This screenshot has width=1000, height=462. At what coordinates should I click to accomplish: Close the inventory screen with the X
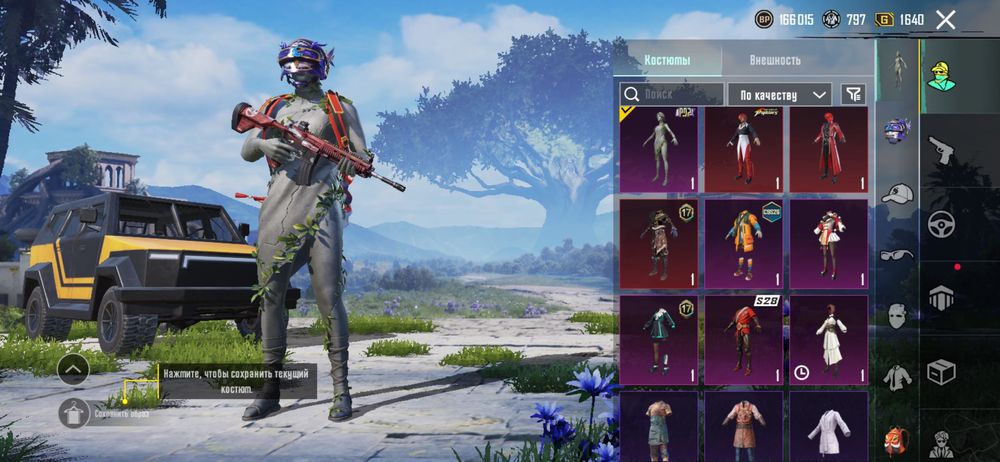[x=945, y=19]
